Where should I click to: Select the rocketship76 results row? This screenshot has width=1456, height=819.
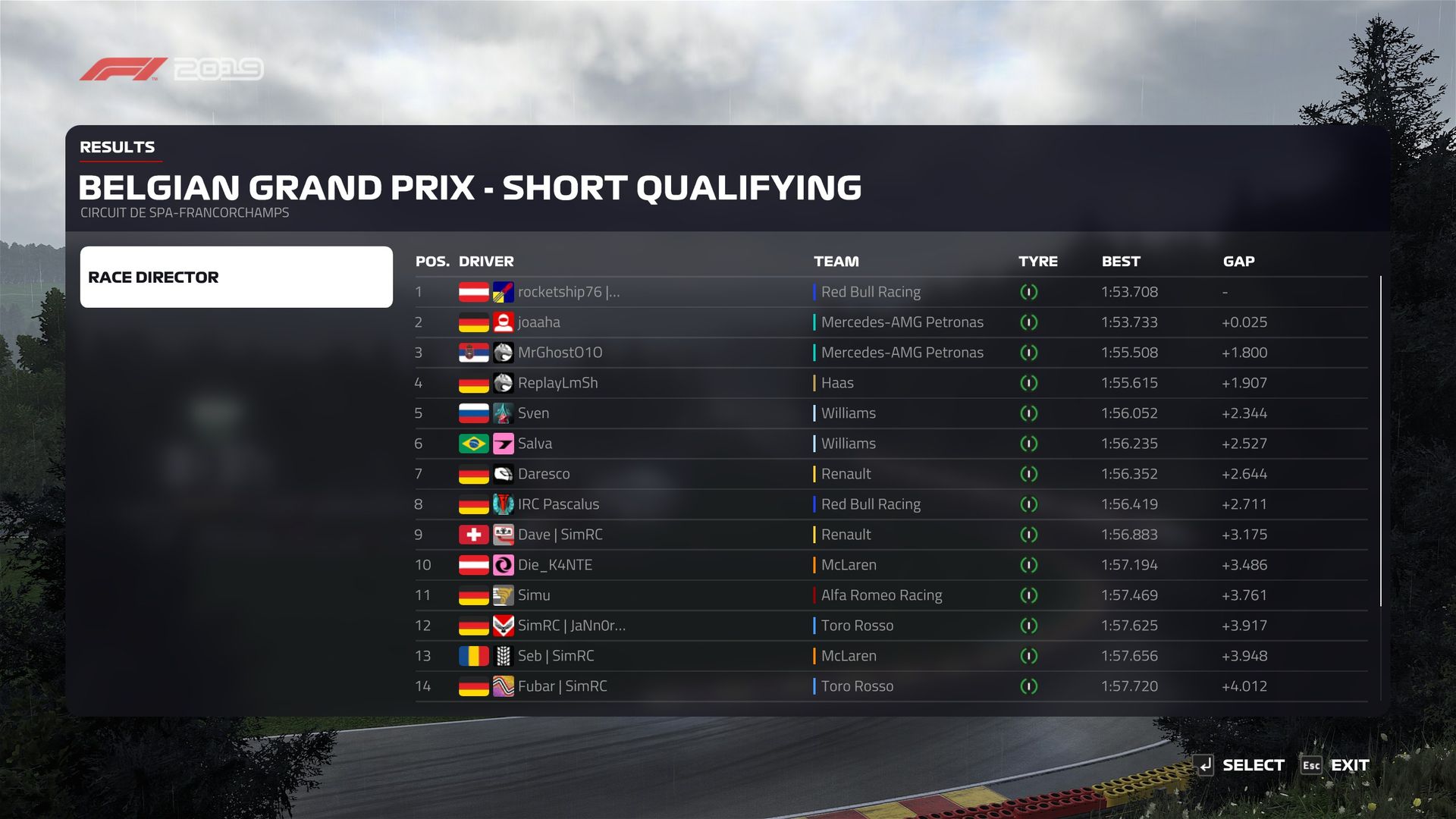click(569, 292)
